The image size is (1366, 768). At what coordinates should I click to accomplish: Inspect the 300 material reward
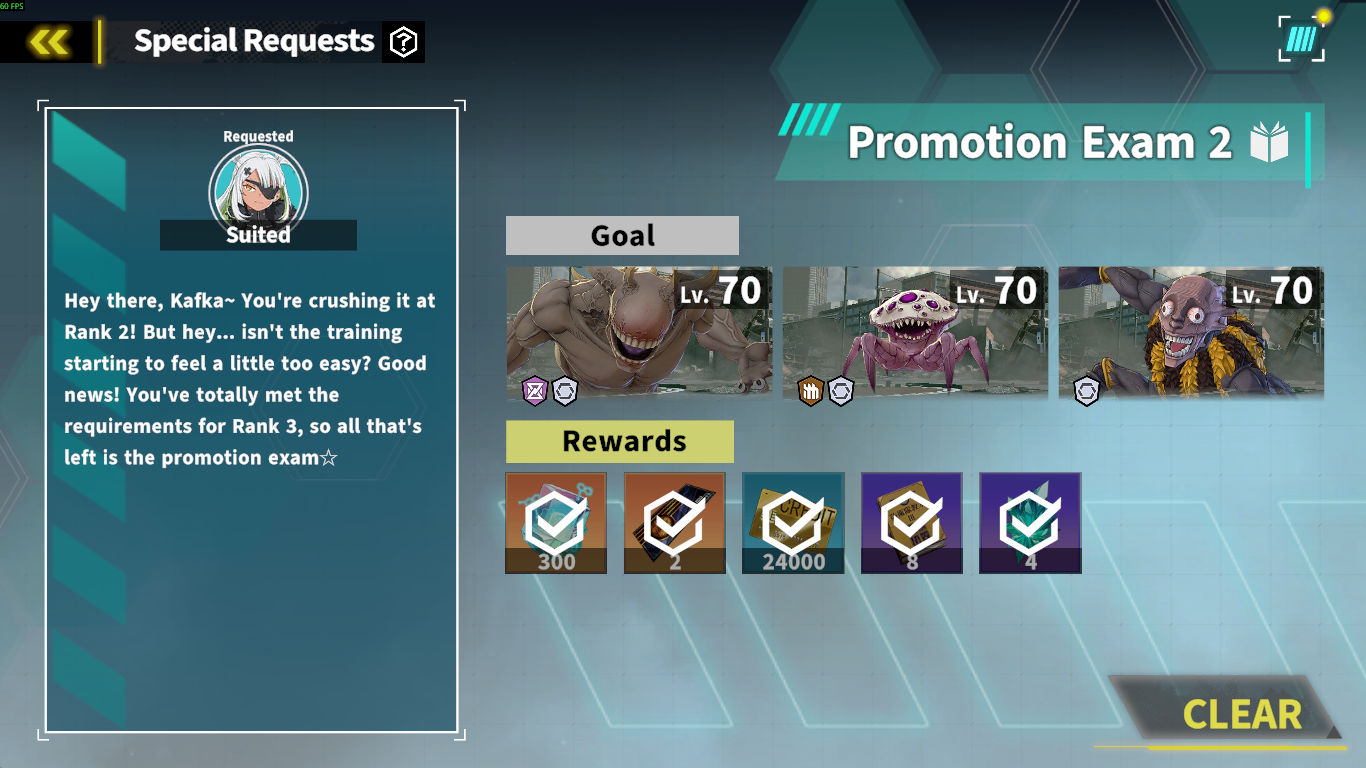coord(555,522)
